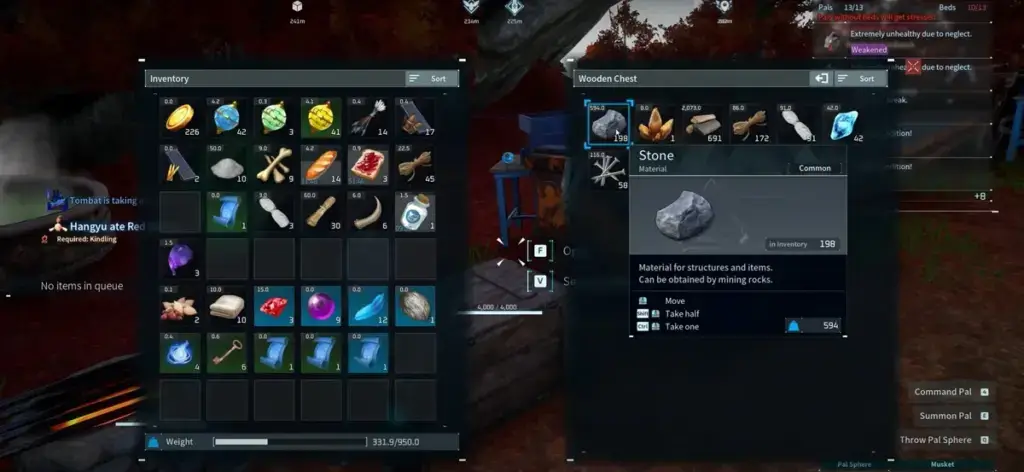Click the bones stack in inventory

[275, 165]
